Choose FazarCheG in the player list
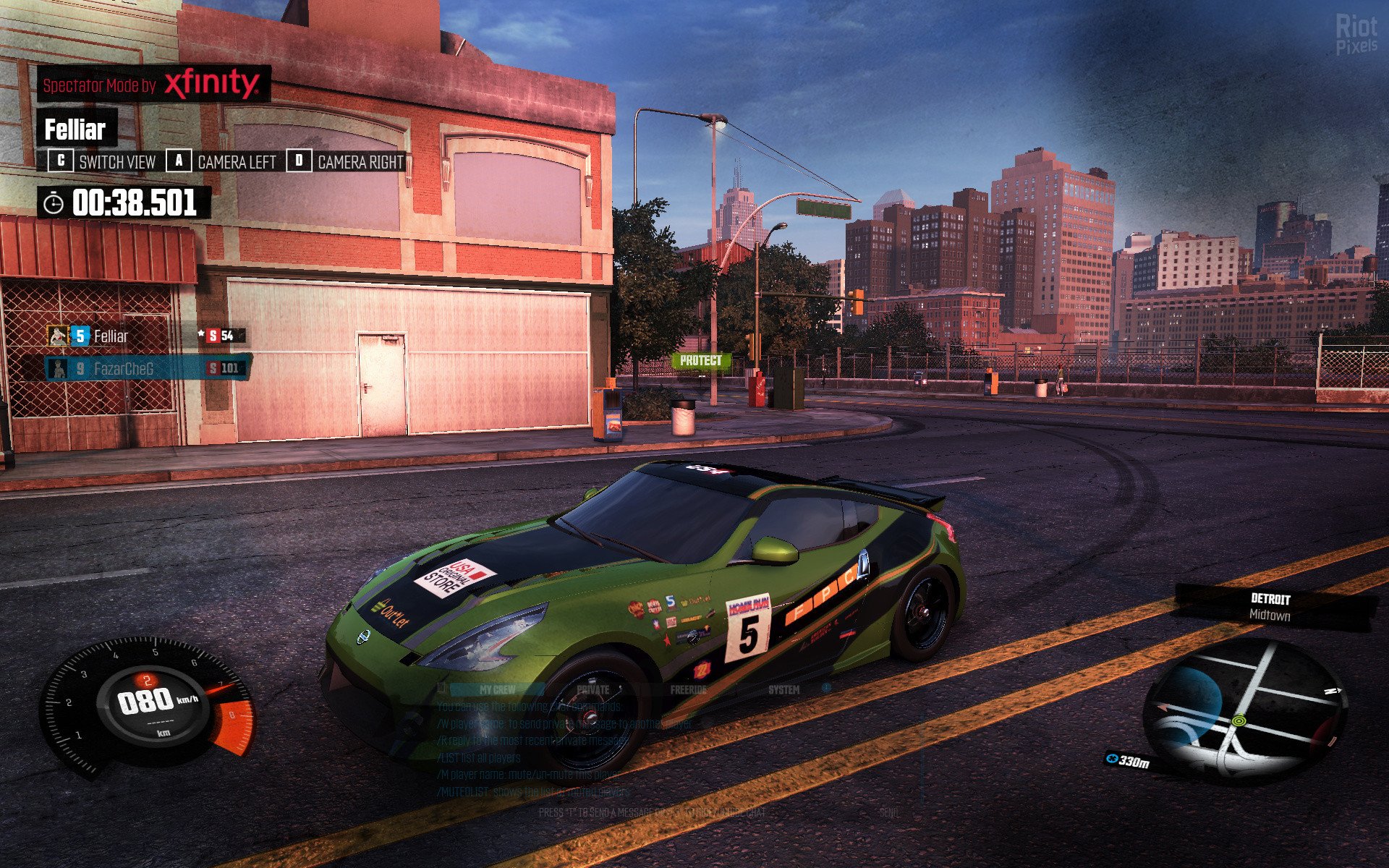 point(124,369)
